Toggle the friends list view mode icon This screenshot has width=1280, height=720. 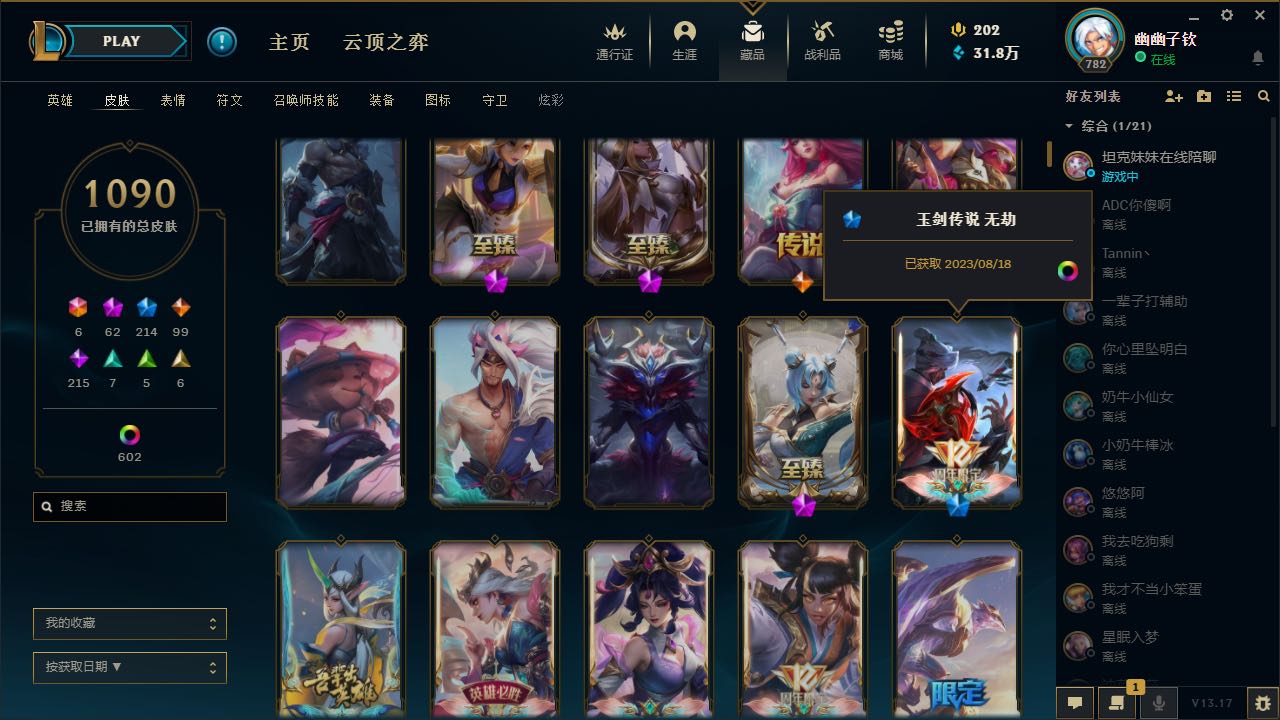1234,96
